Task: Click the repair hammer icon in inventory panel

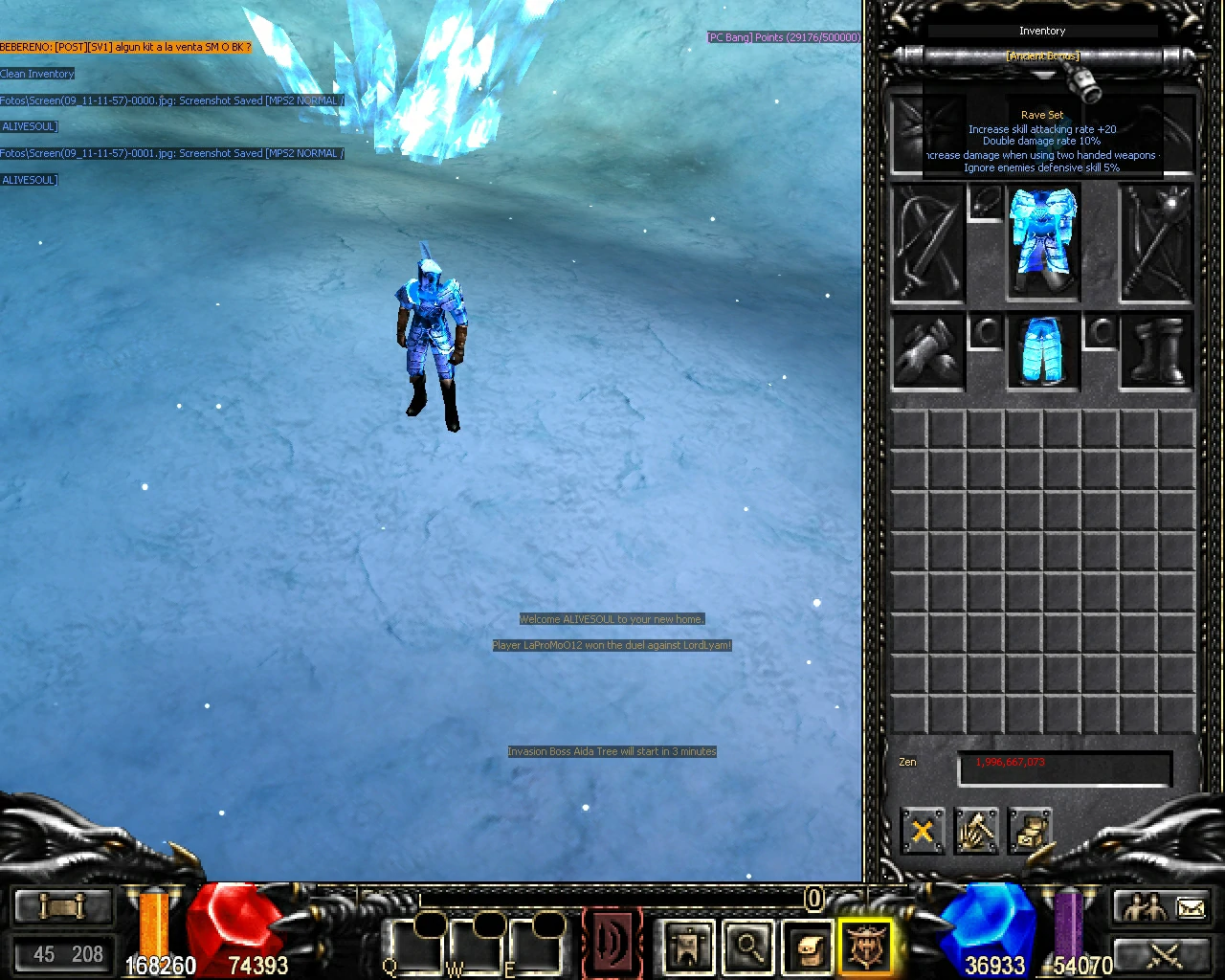Action: (x=976, y=832)
